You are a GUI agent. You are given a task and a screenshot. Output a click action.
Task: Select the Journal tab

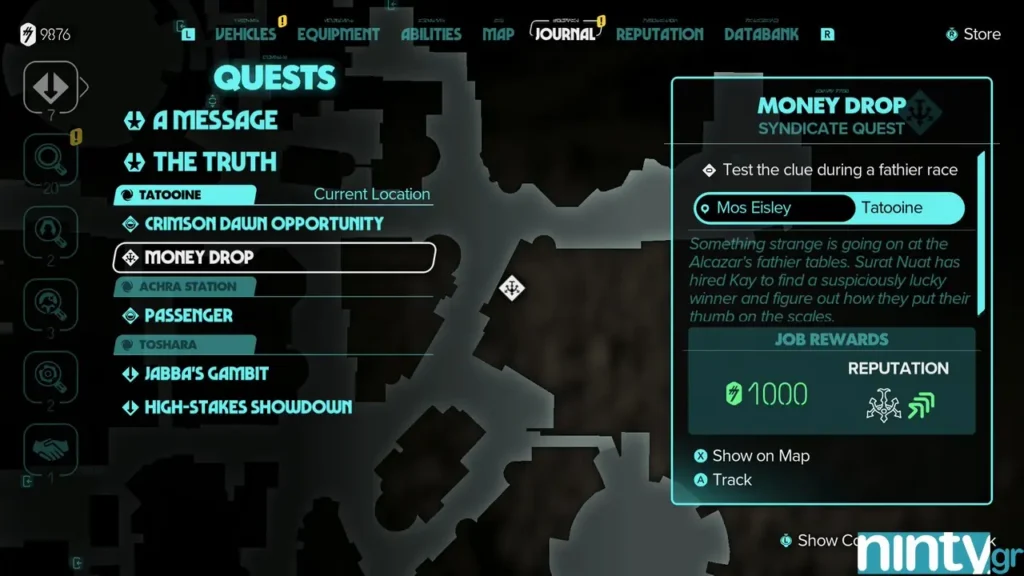[x=564, y=33]
